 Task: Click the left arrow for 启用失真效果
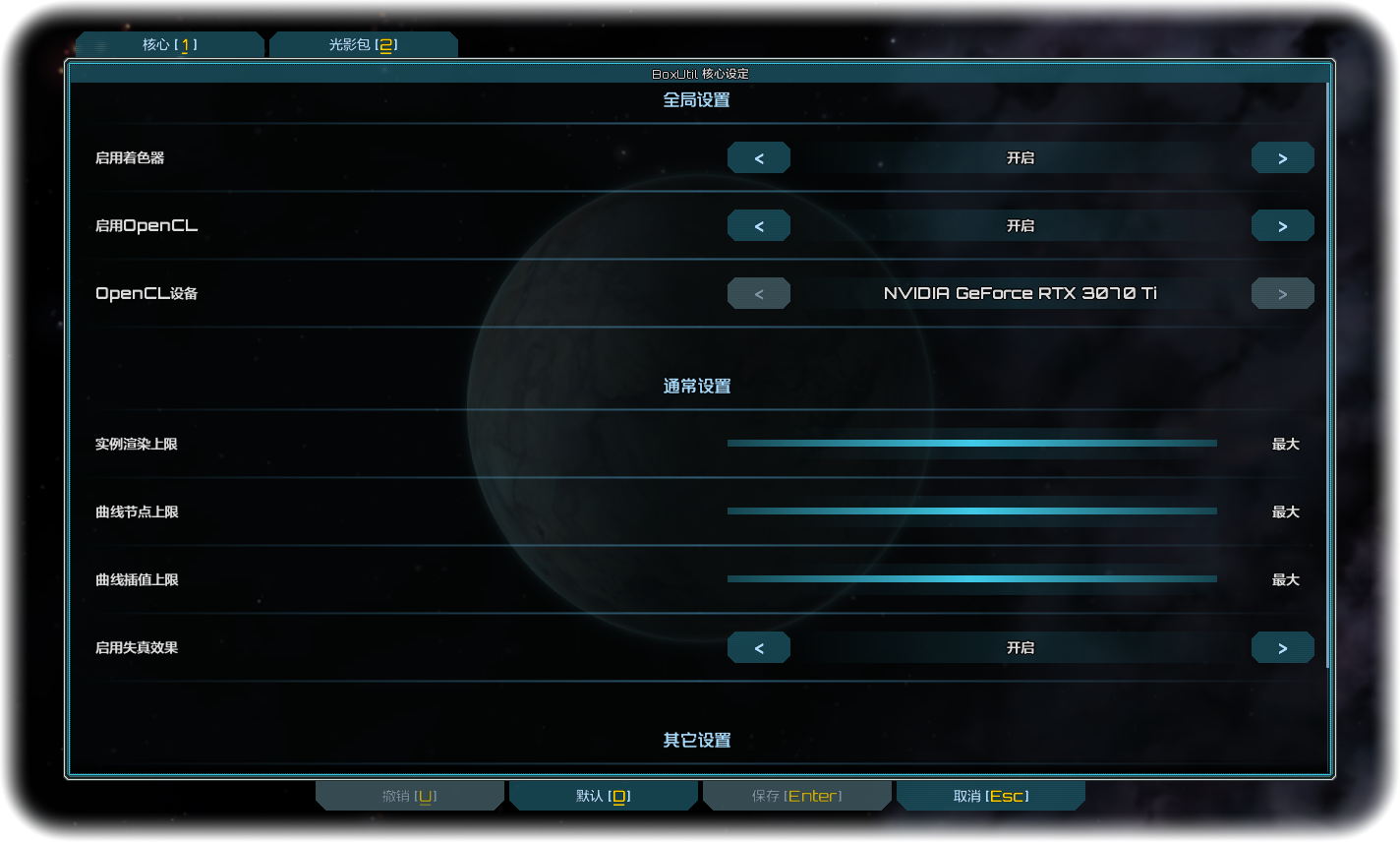pos(758,647)
